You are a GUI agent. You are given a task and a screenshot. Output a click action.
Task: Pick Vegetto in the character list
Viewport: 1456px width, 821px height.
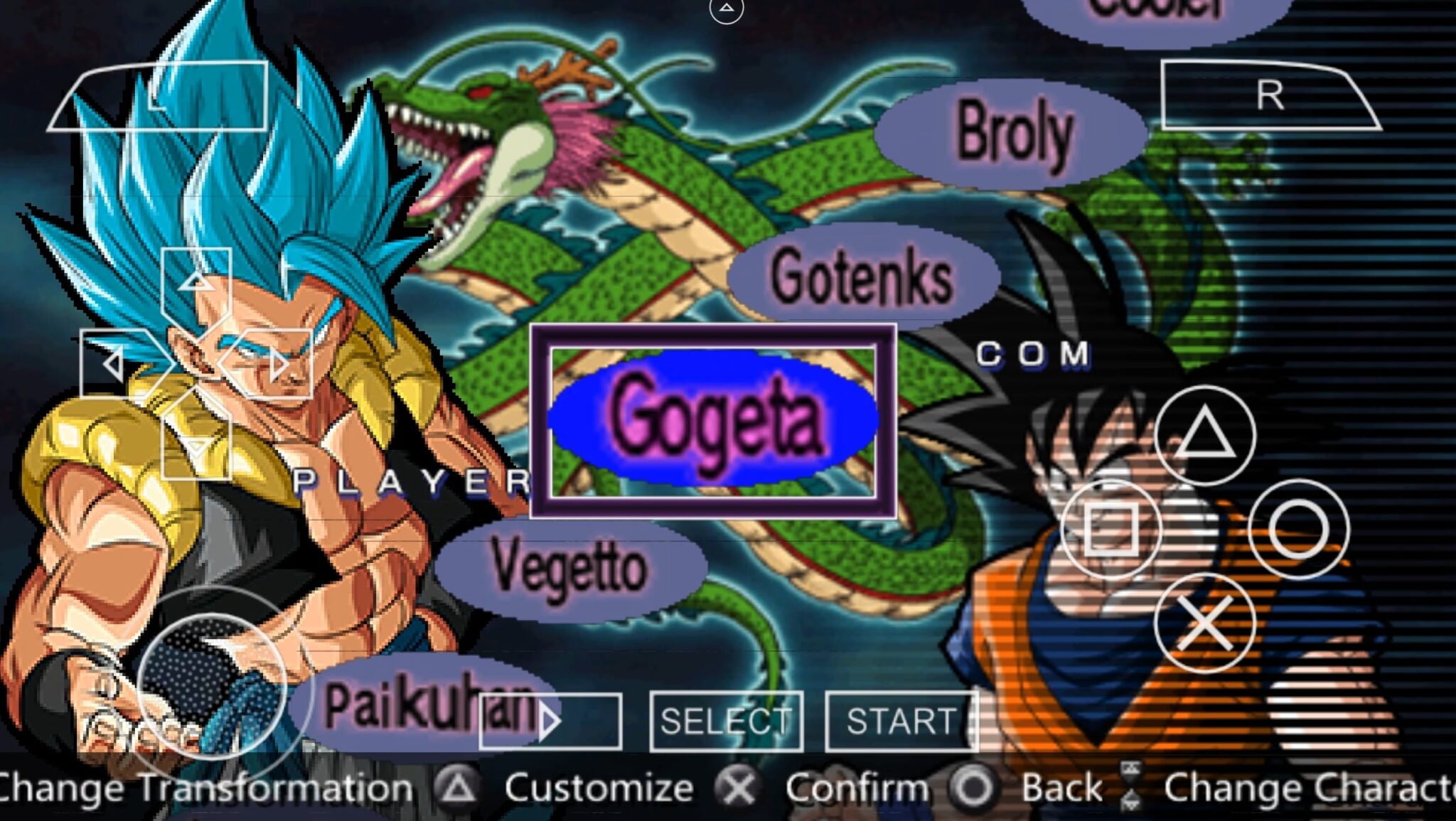click(x=569, y=567)
